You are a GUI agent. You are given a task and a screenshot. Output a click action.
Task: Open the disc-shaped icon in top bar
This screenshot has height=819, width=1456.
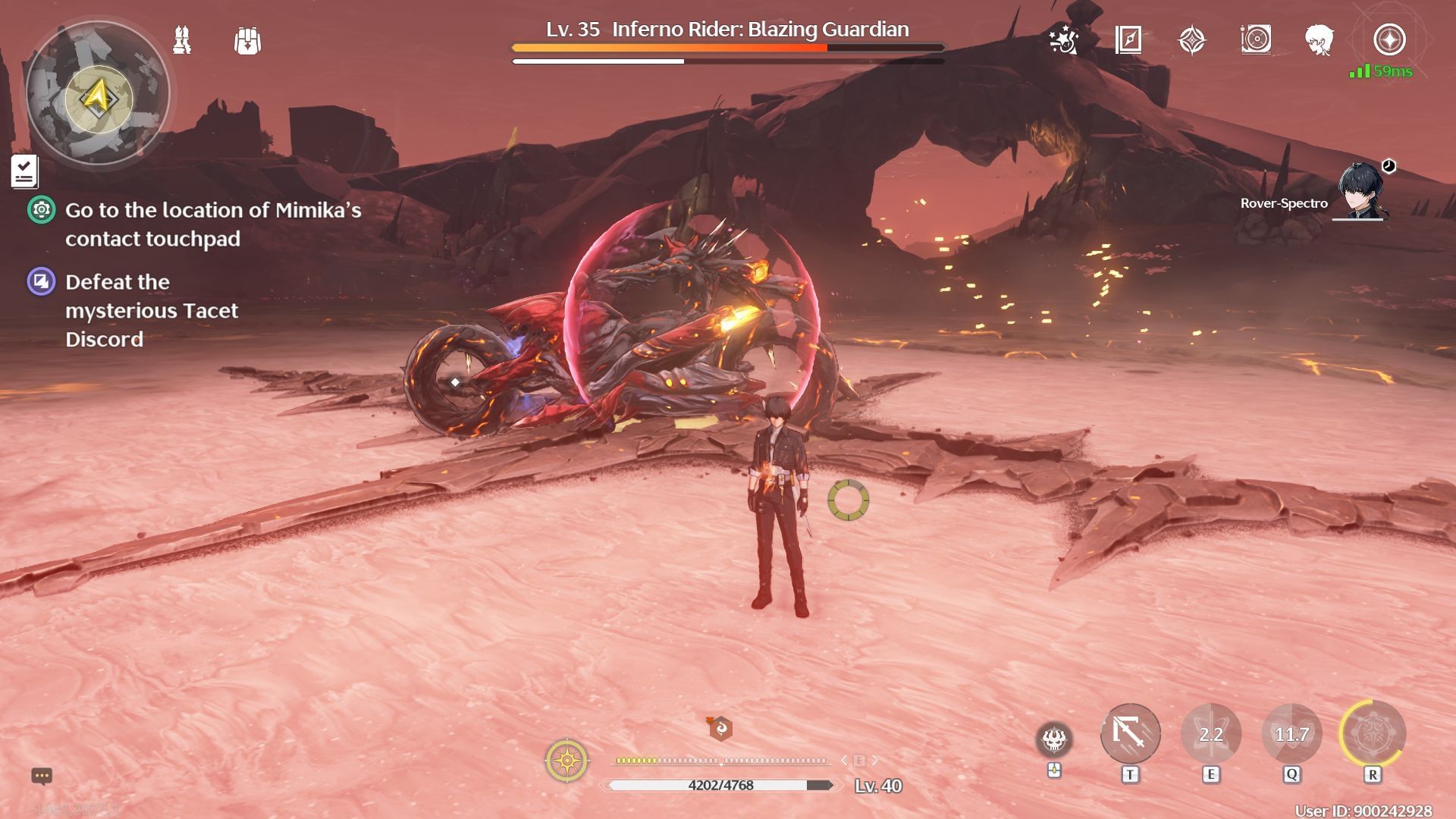[1256, 39]
